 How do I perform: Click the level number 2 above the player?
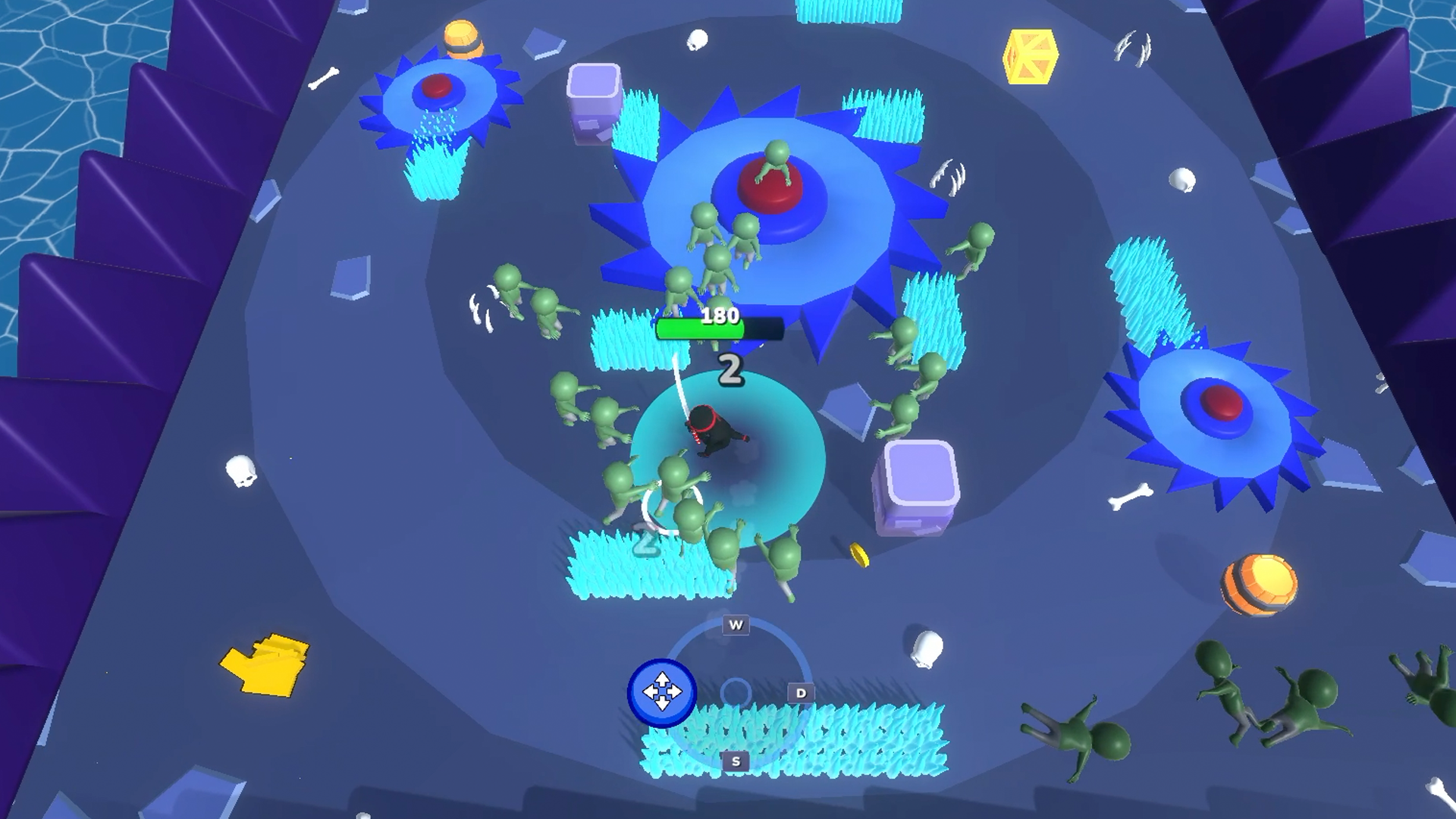pyautogui.click(x=730, y=369)
